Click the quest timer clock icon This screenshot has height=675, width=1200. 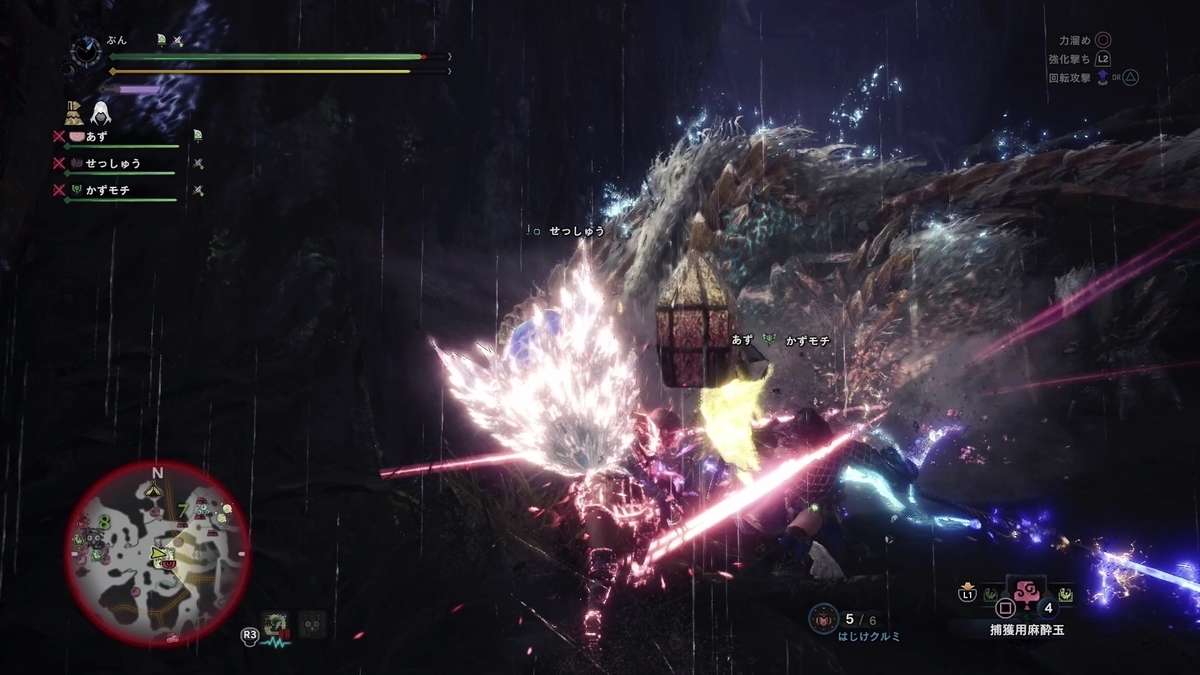[87, 51]
